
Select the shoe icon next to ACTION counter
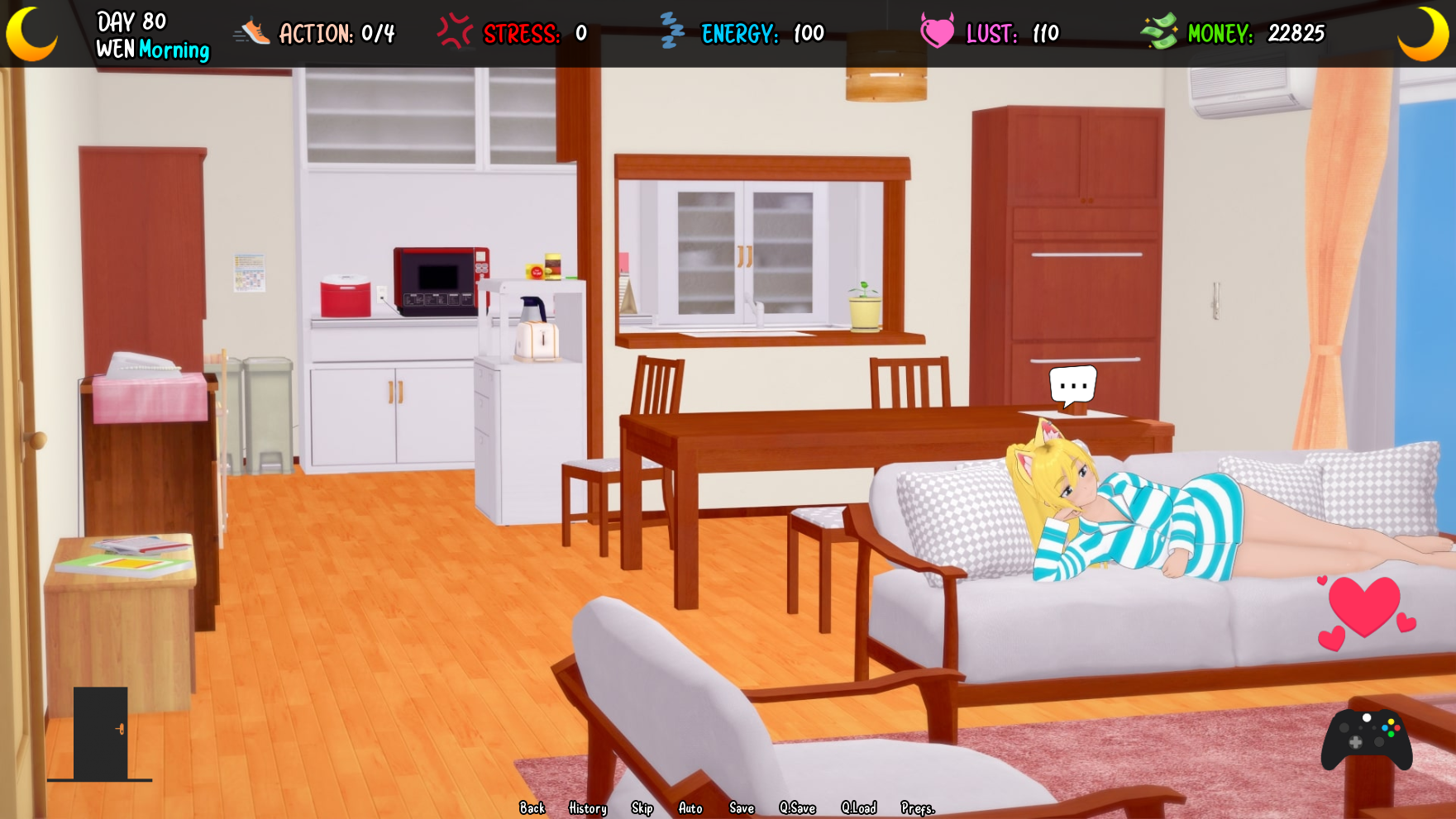click(251, 32)
